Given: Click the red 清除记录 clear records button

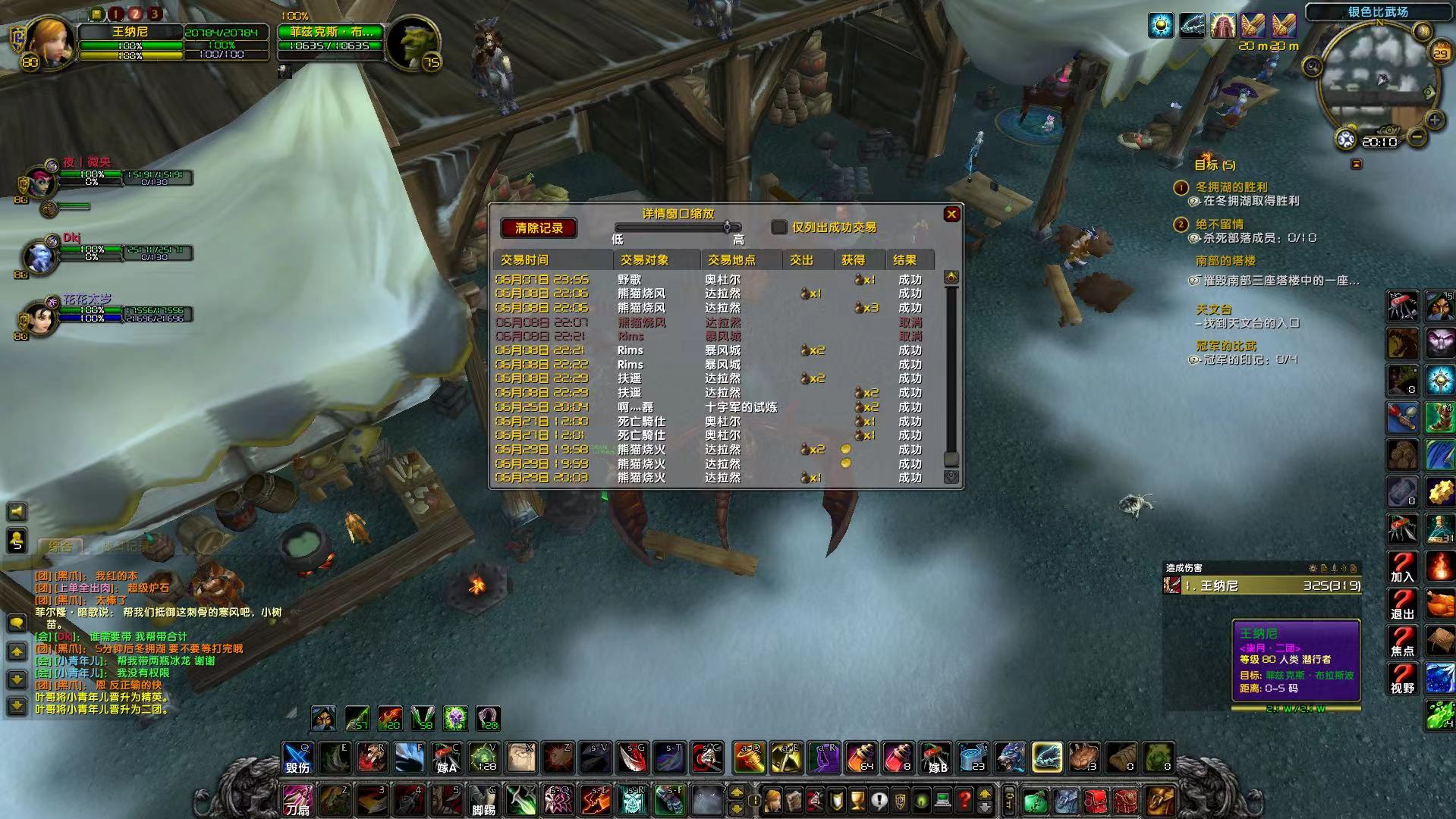Looking at the screenshot, I should pyautogui.click(x=539, y=227).
